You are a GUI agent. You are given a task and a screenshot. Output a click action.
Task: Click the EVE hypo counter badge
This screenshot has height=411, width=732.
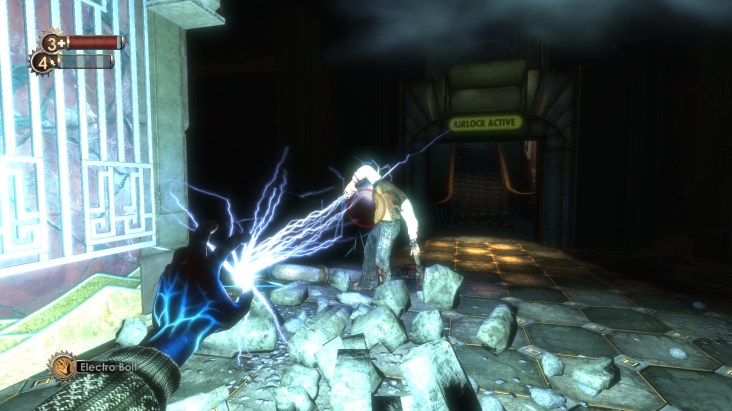click(43, 62)
